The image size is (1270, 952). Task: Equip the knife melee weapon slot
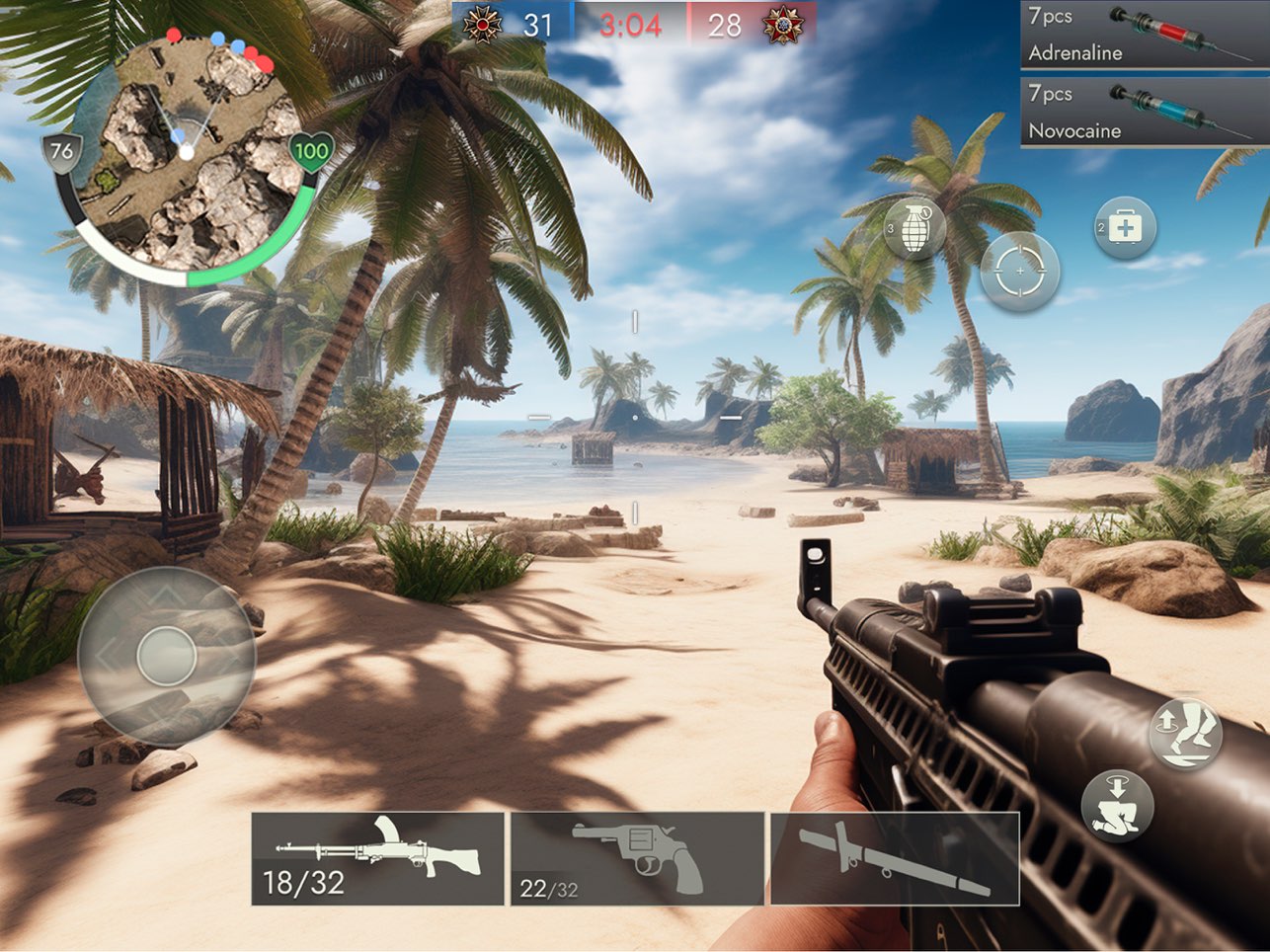[x=894, y=858]
